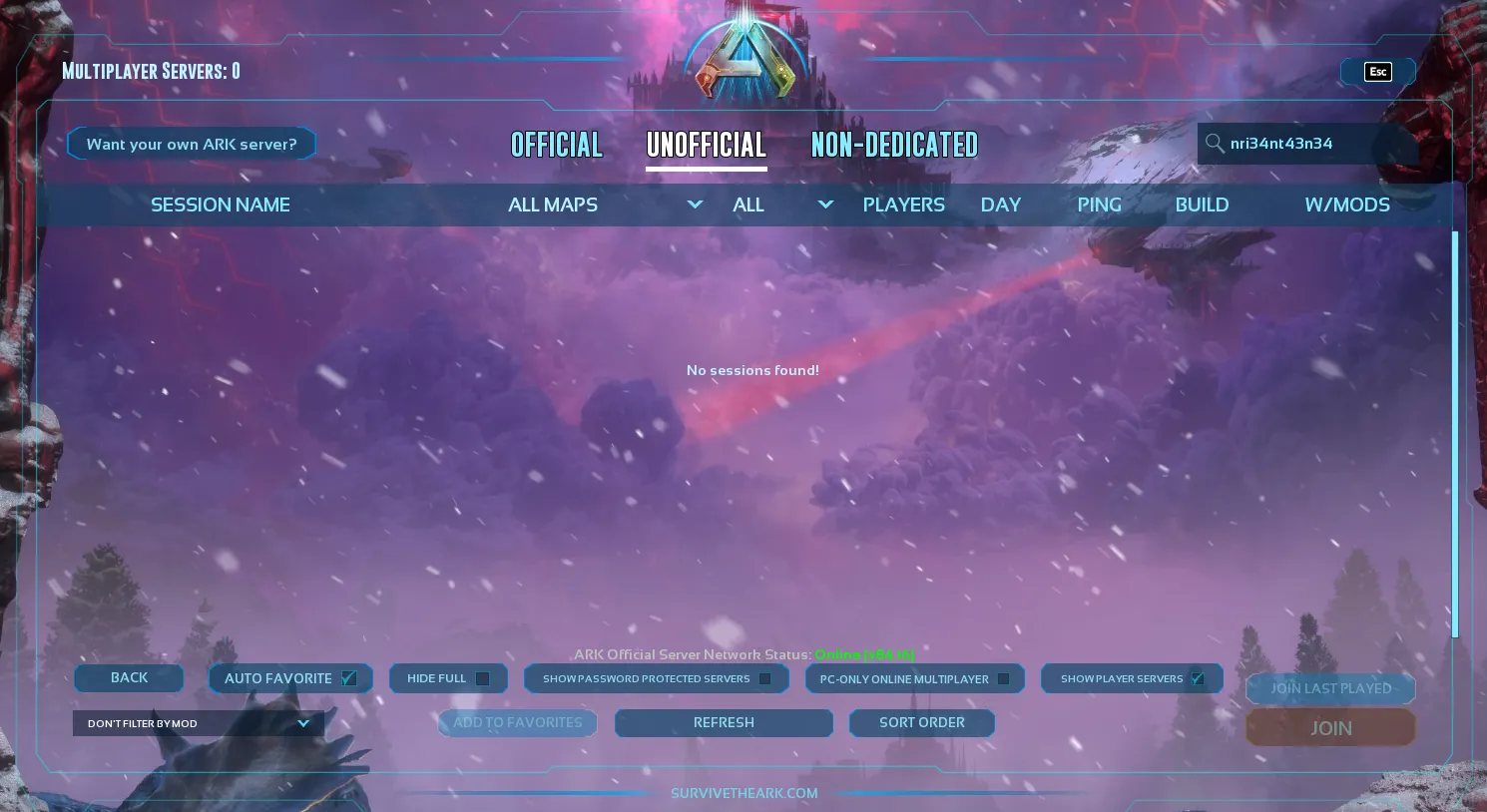The width and height of the screenshot is (1487, 812).
Task: Click the magnifying glass search icon
Action: 1216,144
